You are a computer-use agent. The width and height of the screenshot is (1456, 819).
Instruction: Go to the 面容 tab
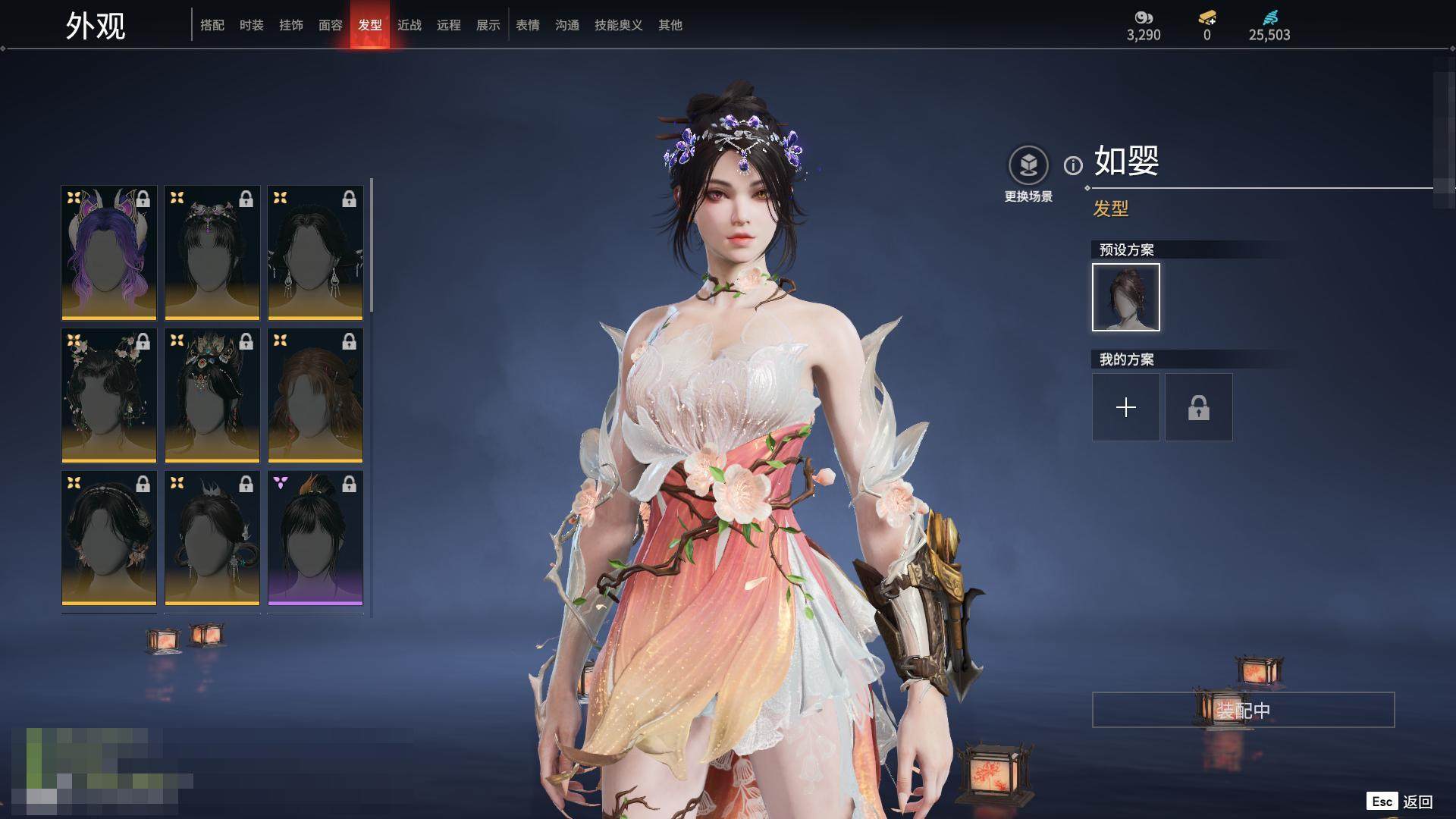(x=331, y=25)
